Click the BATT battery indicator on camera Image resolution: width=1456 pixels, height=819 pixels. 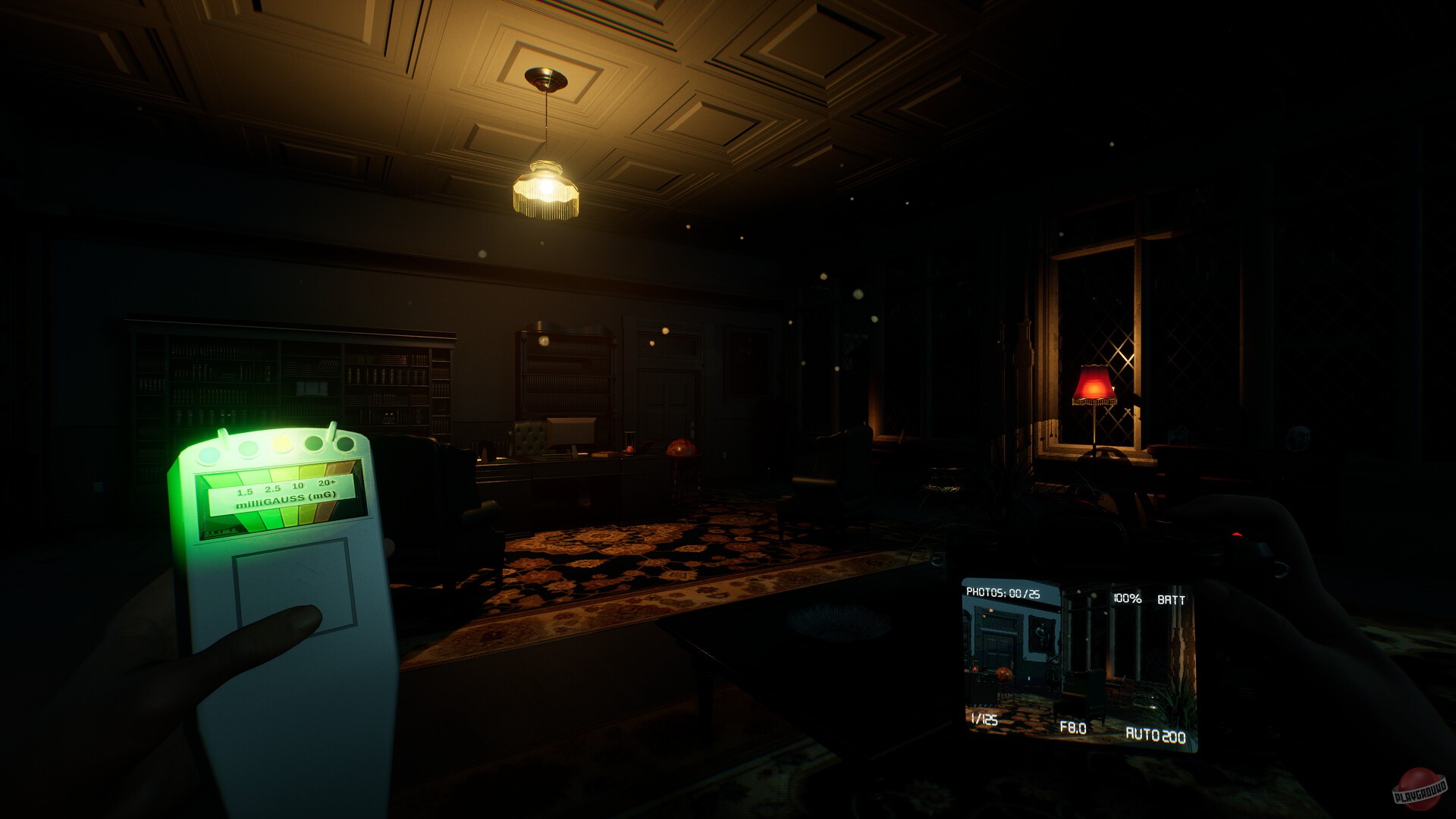coord(1171,599)
